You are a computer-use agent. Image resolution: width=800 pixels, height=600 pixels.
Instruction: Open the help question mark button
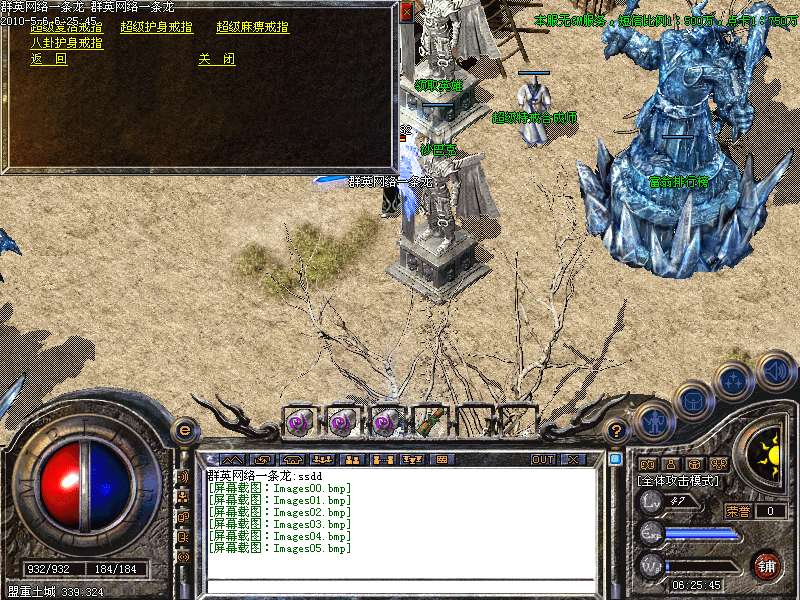click(618, 431)
